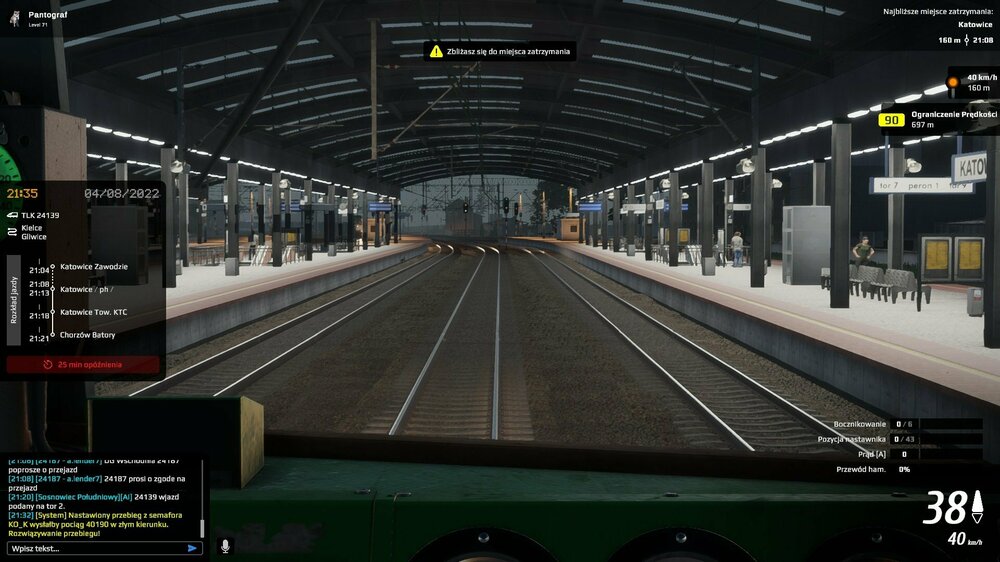Screen dimensions: 1000x562
Task: Click the next stop Katowice panel
Action: point(937,27)
